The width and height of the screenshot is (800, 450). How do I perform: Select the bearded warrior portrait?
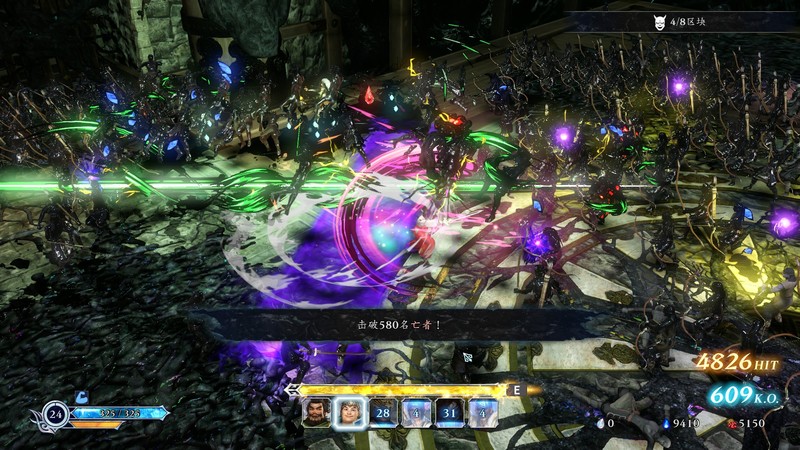[x=316, y=410]
